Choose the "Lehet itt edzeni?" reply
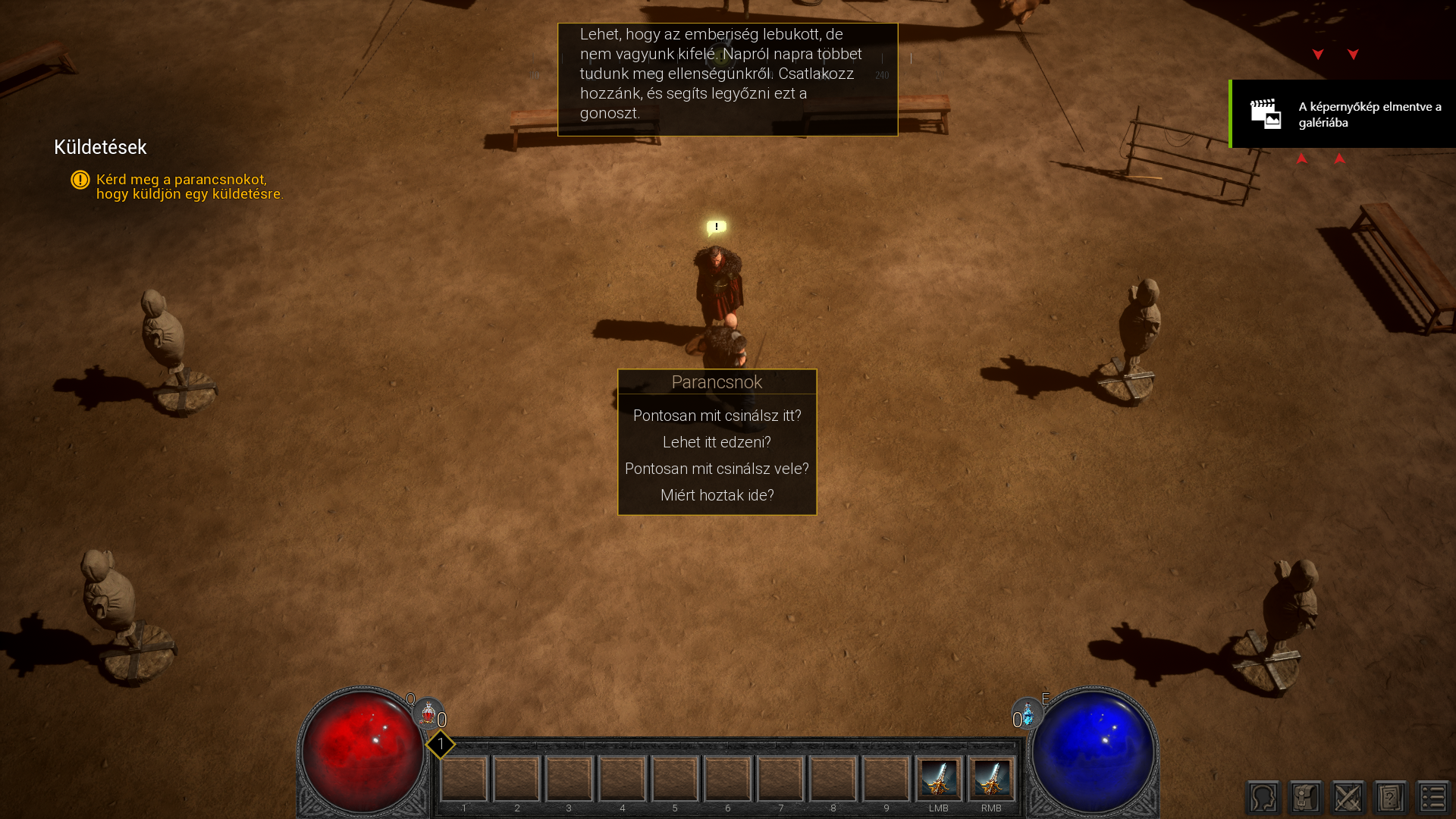 coord(717,442)
